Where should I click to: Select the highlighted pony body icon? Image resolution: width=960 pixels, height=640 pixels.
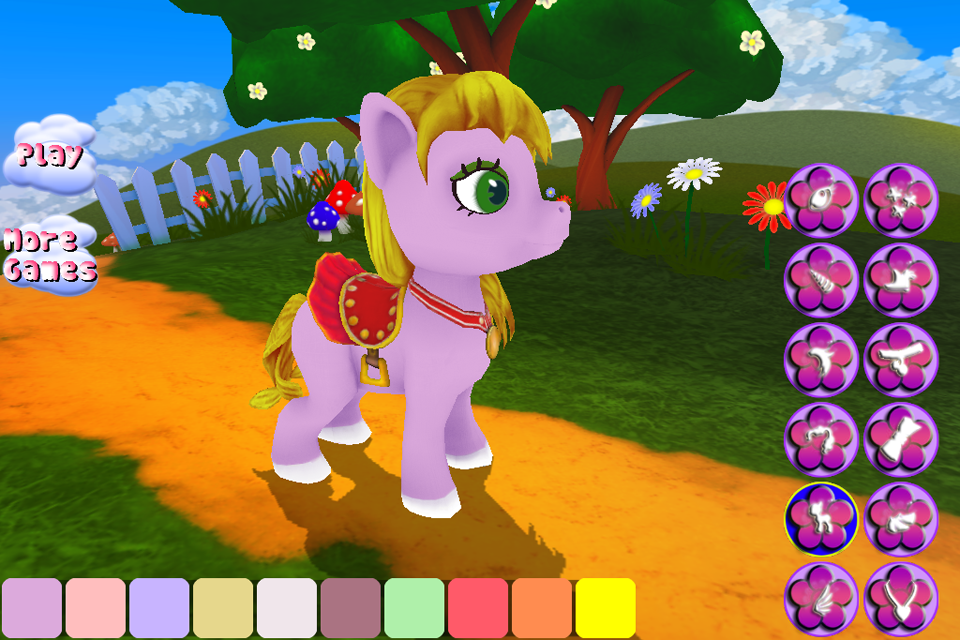(821, 519)
